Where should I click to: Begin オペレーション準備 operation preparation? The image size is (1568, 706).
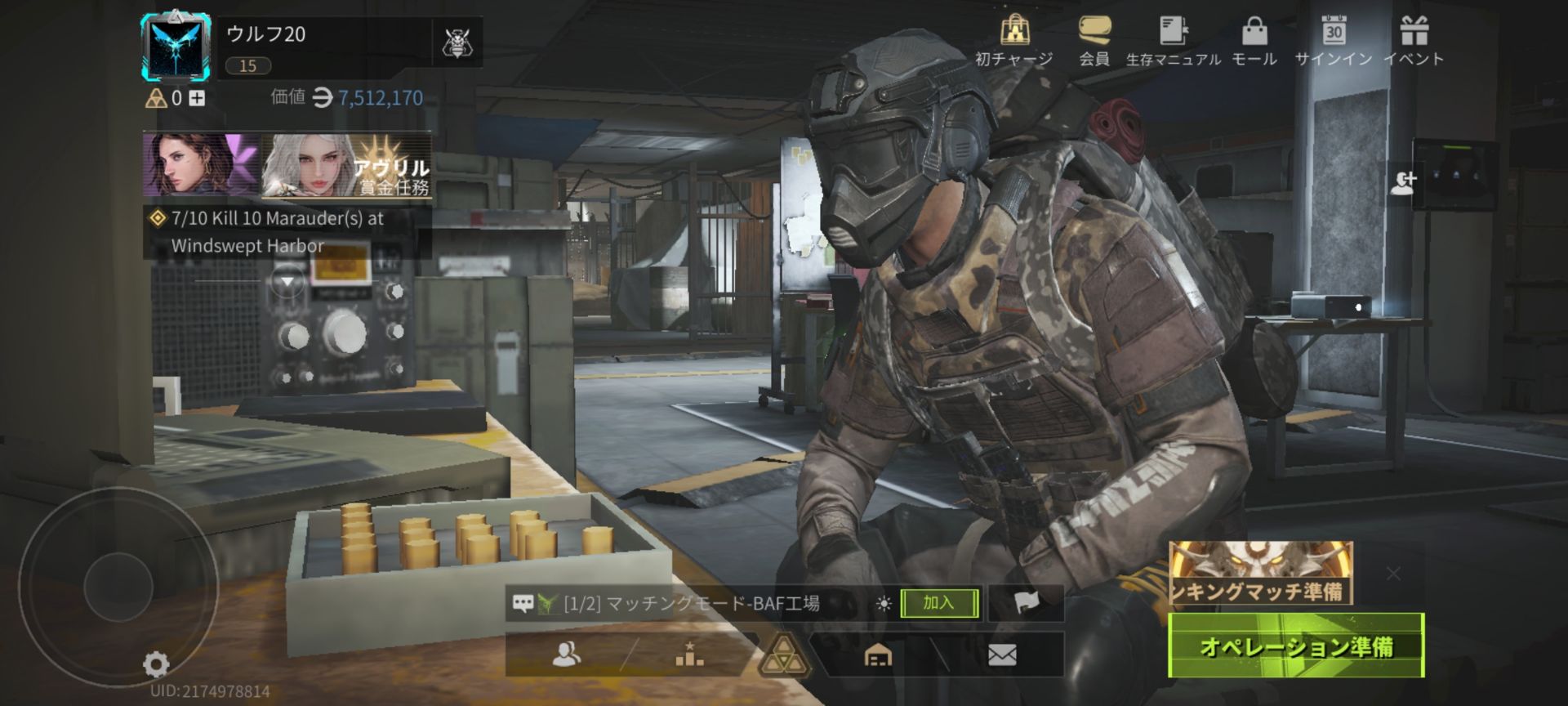[x=1296, y=646]
